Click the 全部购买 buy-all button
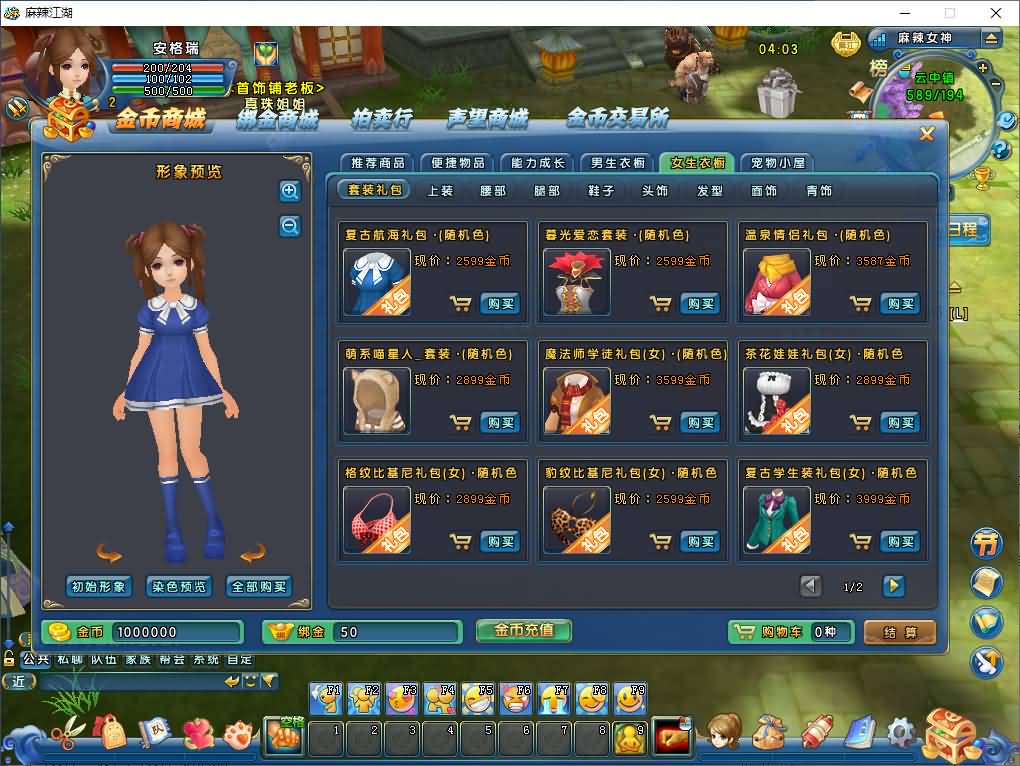The image size is (1020, 766). 259,587
